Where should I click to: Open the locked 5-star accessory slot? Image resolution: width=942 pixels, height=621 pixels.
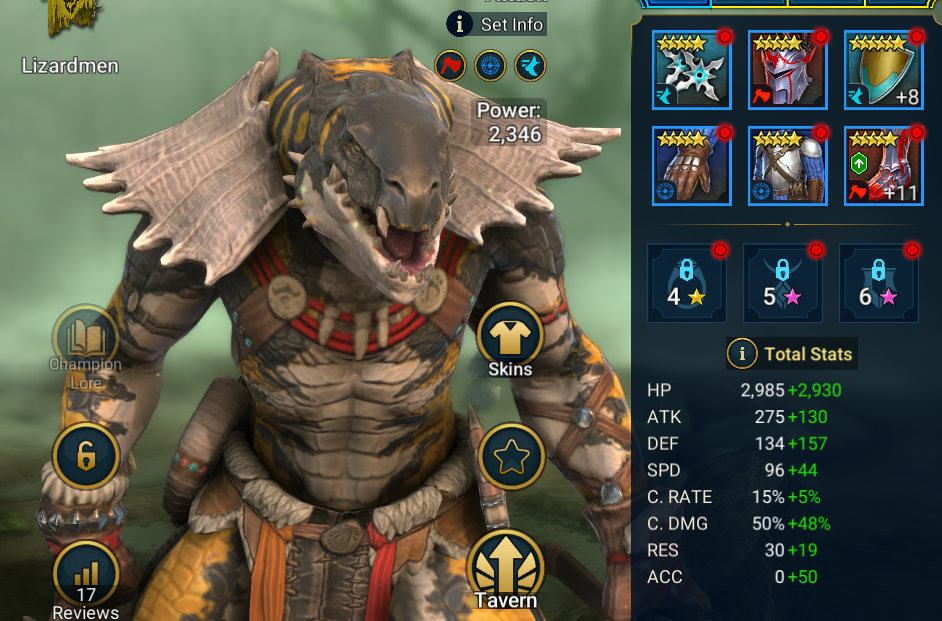click(x=782, y=283)
